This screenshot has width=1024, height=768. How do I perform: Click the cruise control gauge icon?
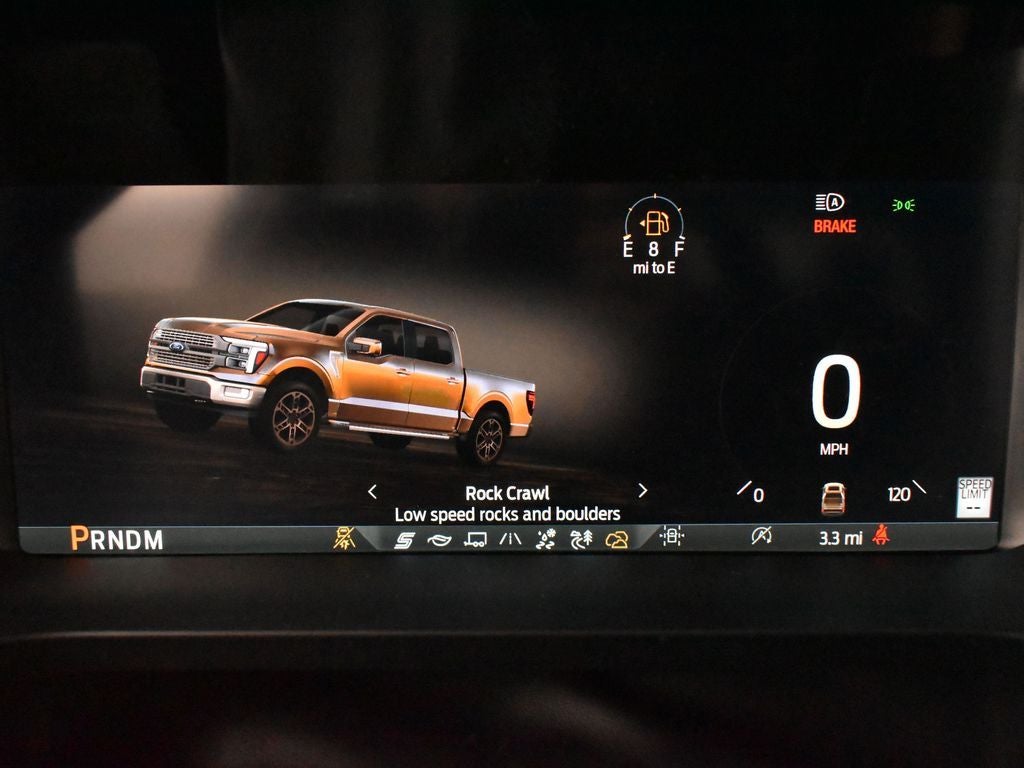761,537
